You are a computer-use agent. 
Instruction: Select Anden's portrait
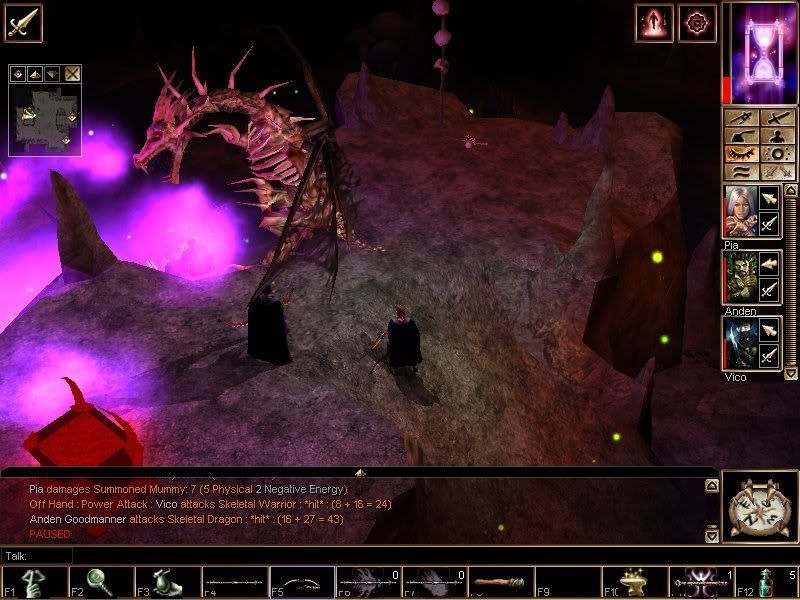point(738,277)
